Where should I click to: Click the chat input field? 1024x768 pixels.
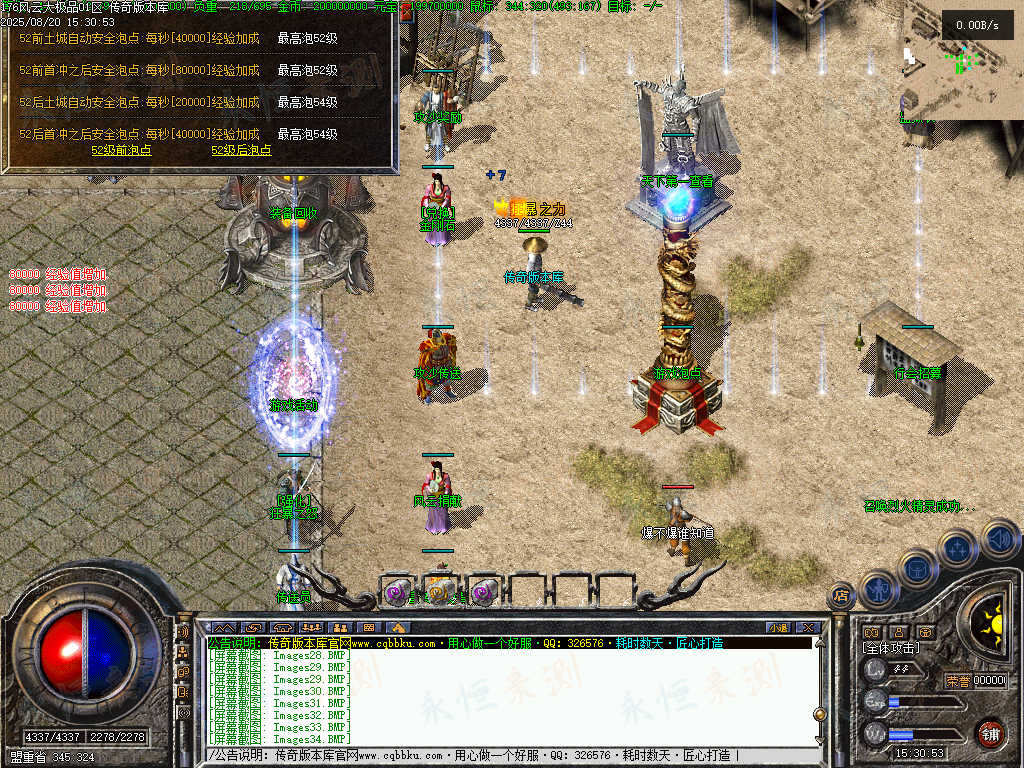pyautogui.click(x=510, y=755)
